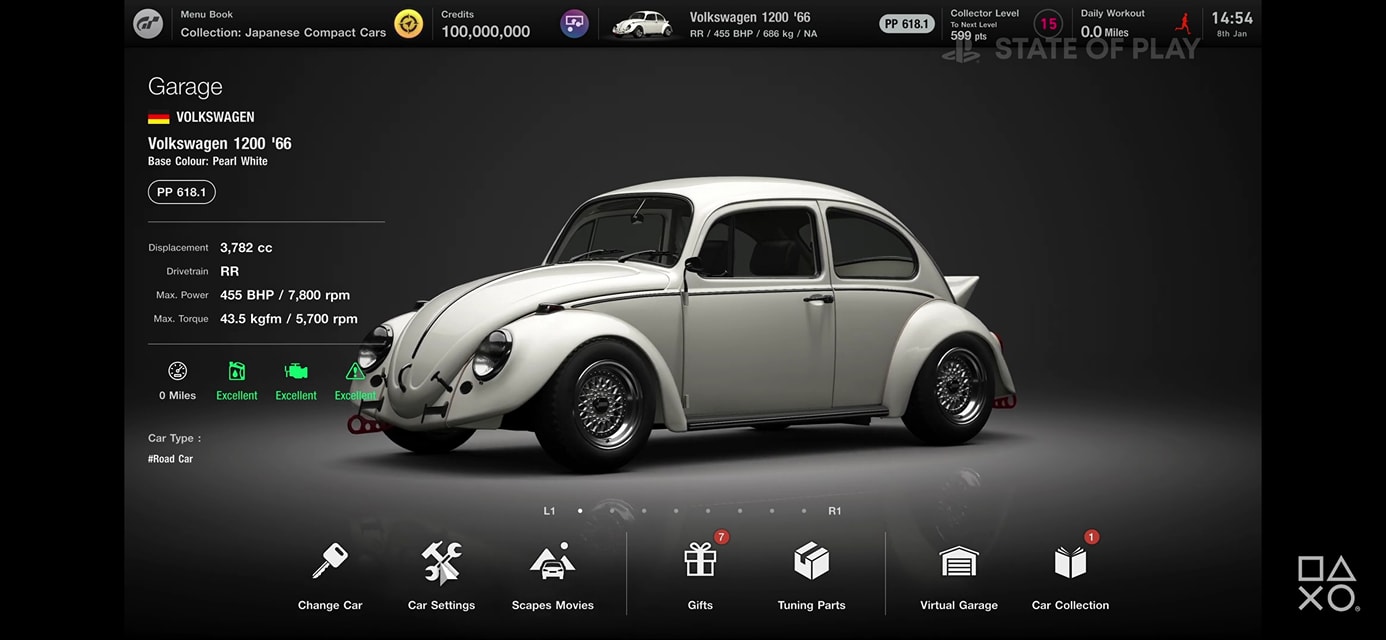Image resolution: width=1386 pixels, height=640 pixels.
Task: Open Car Settings
Action: coord(441,575)
